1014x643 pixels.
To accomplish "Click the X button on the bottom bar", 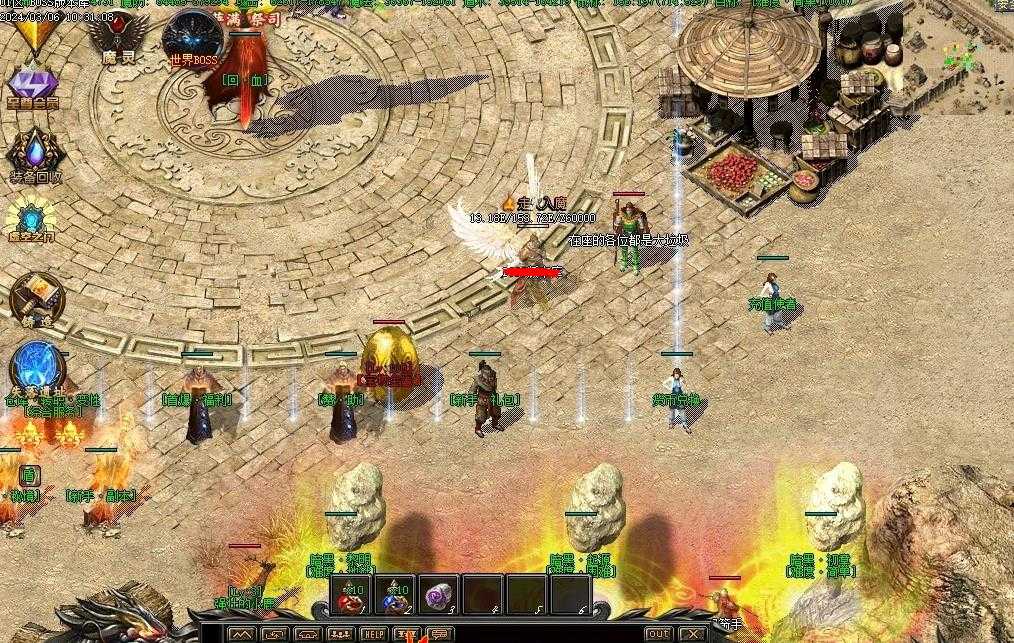I will pos(691,634).
